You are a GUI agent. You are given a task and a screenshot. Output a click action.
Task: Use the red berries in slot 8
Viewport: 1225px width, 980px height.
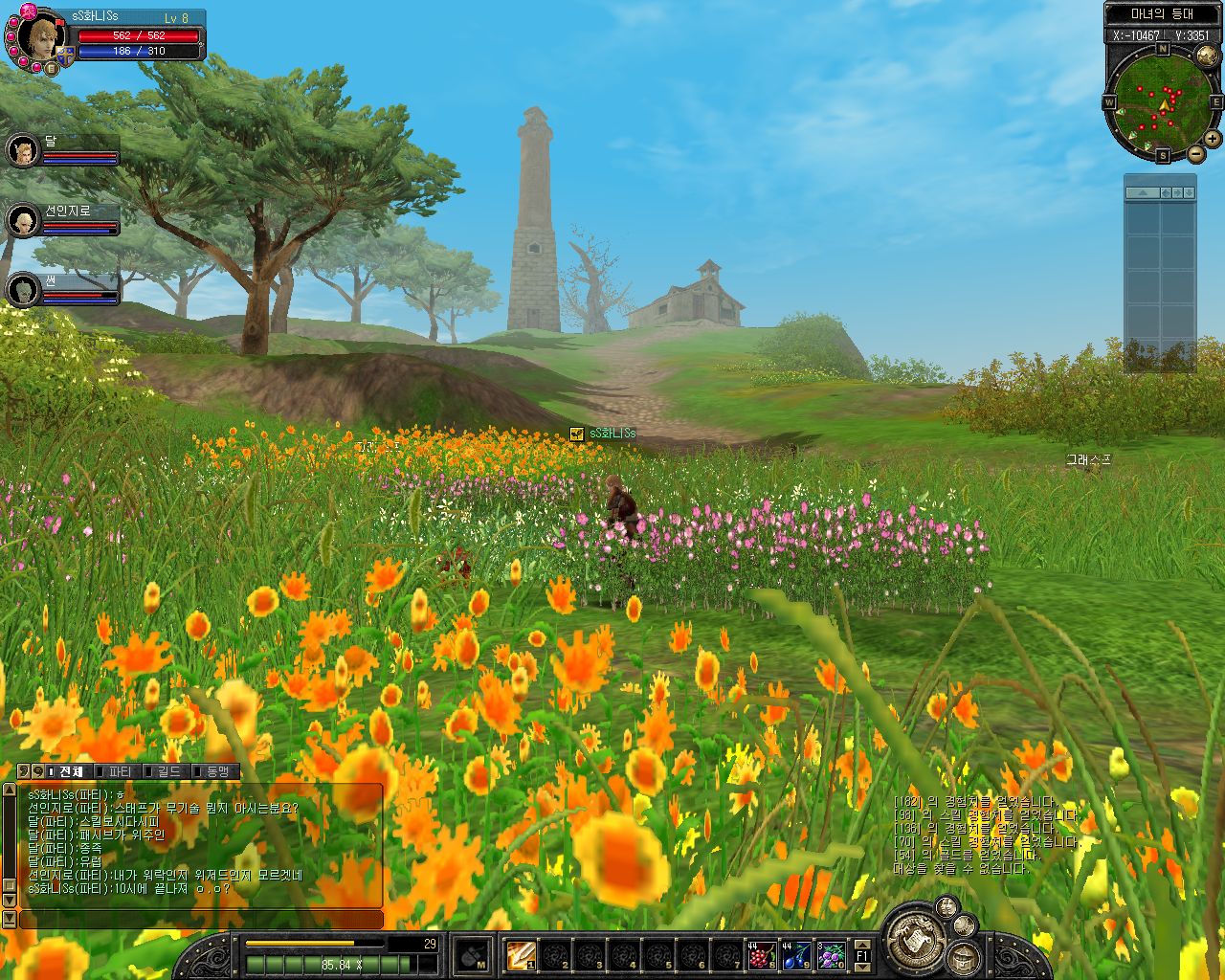[762, 954]
